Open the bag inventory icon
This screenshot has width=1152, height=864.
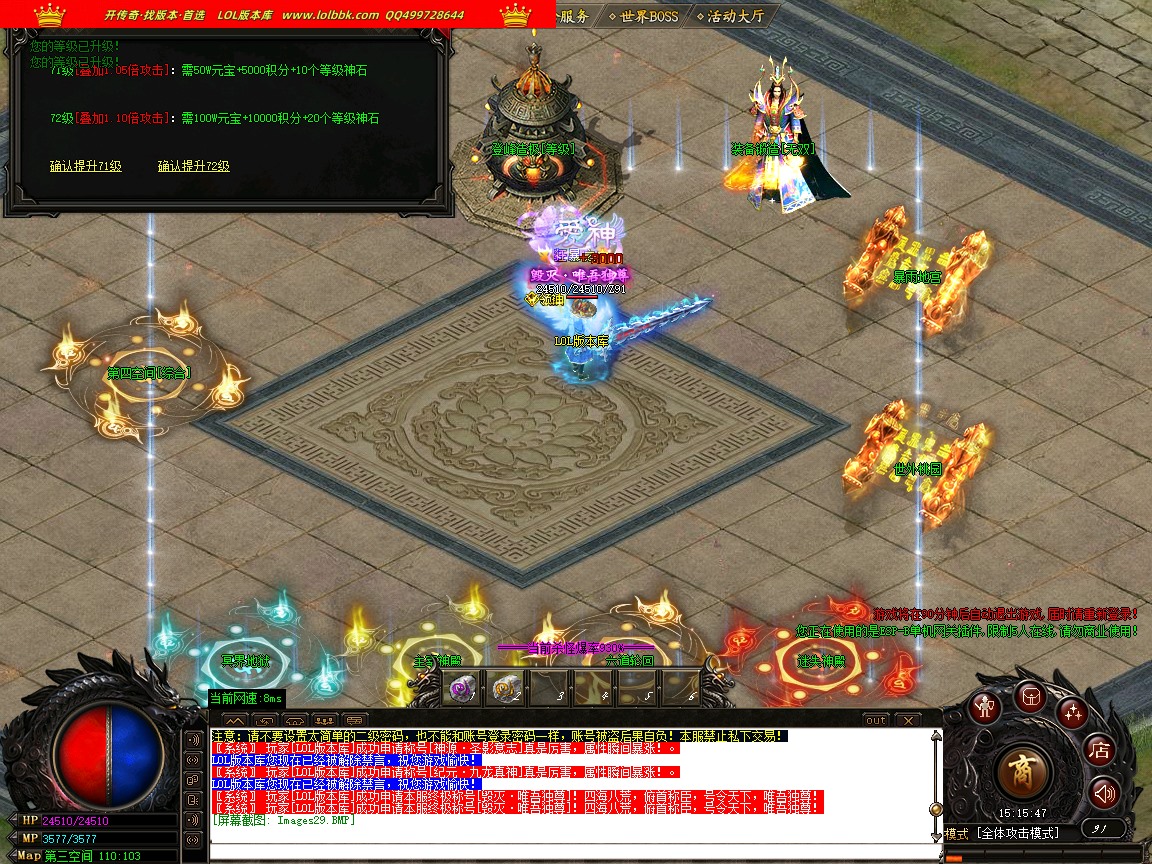click(x=1030, y=697)
